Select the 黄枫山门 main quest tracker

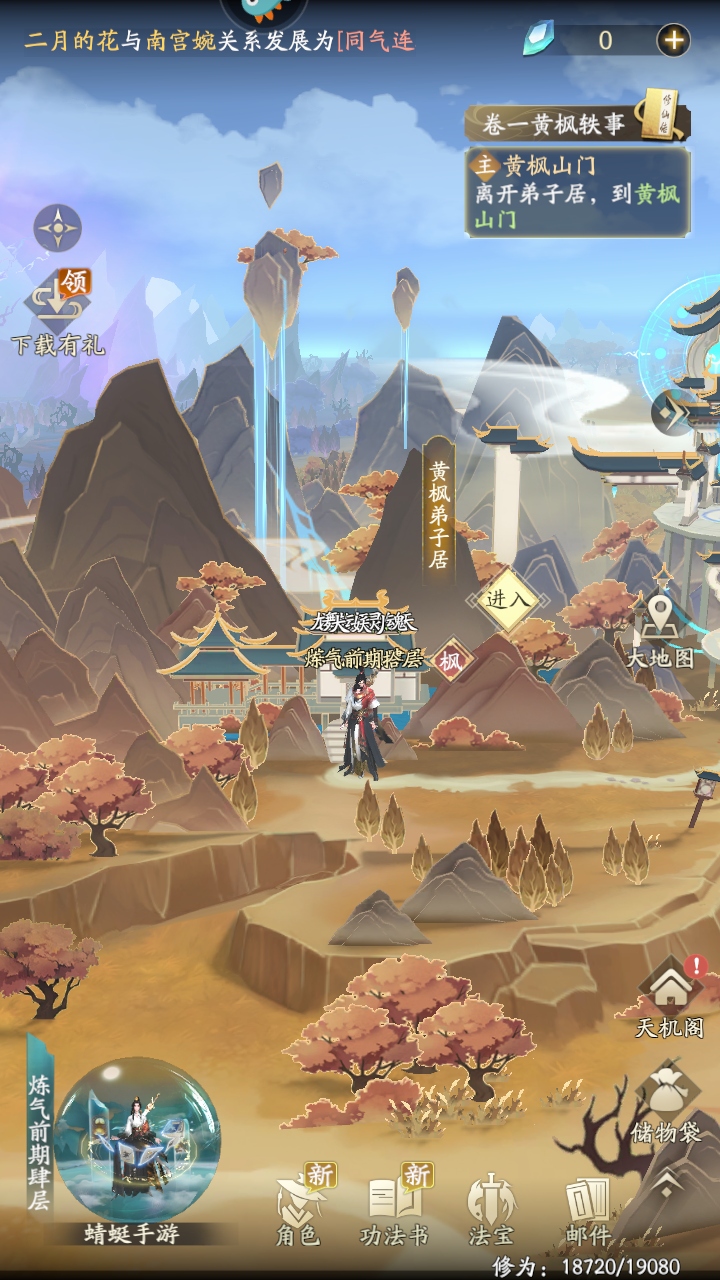(x=578, y=192)
